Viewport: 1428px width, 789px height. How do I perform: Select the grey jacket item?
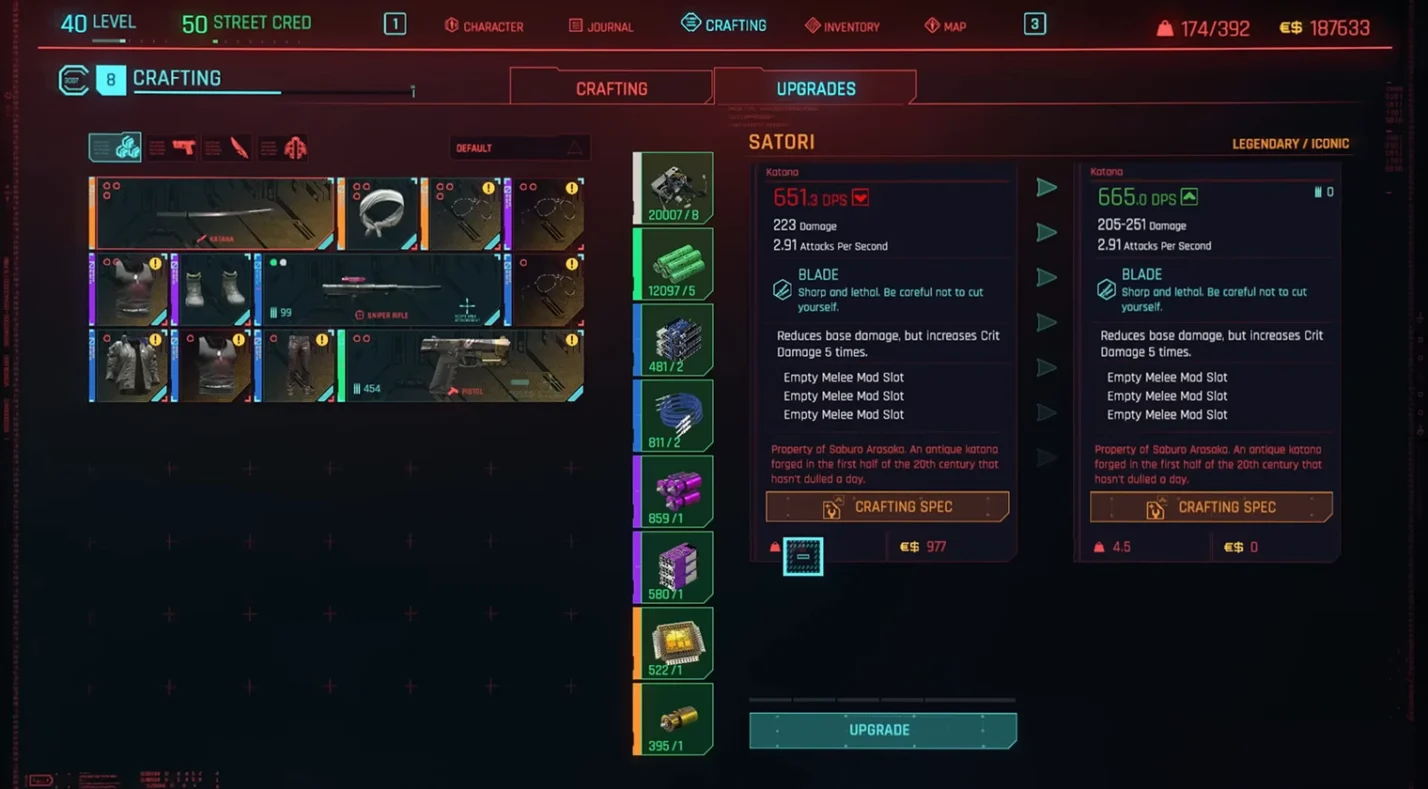click(x=130, y=366)
